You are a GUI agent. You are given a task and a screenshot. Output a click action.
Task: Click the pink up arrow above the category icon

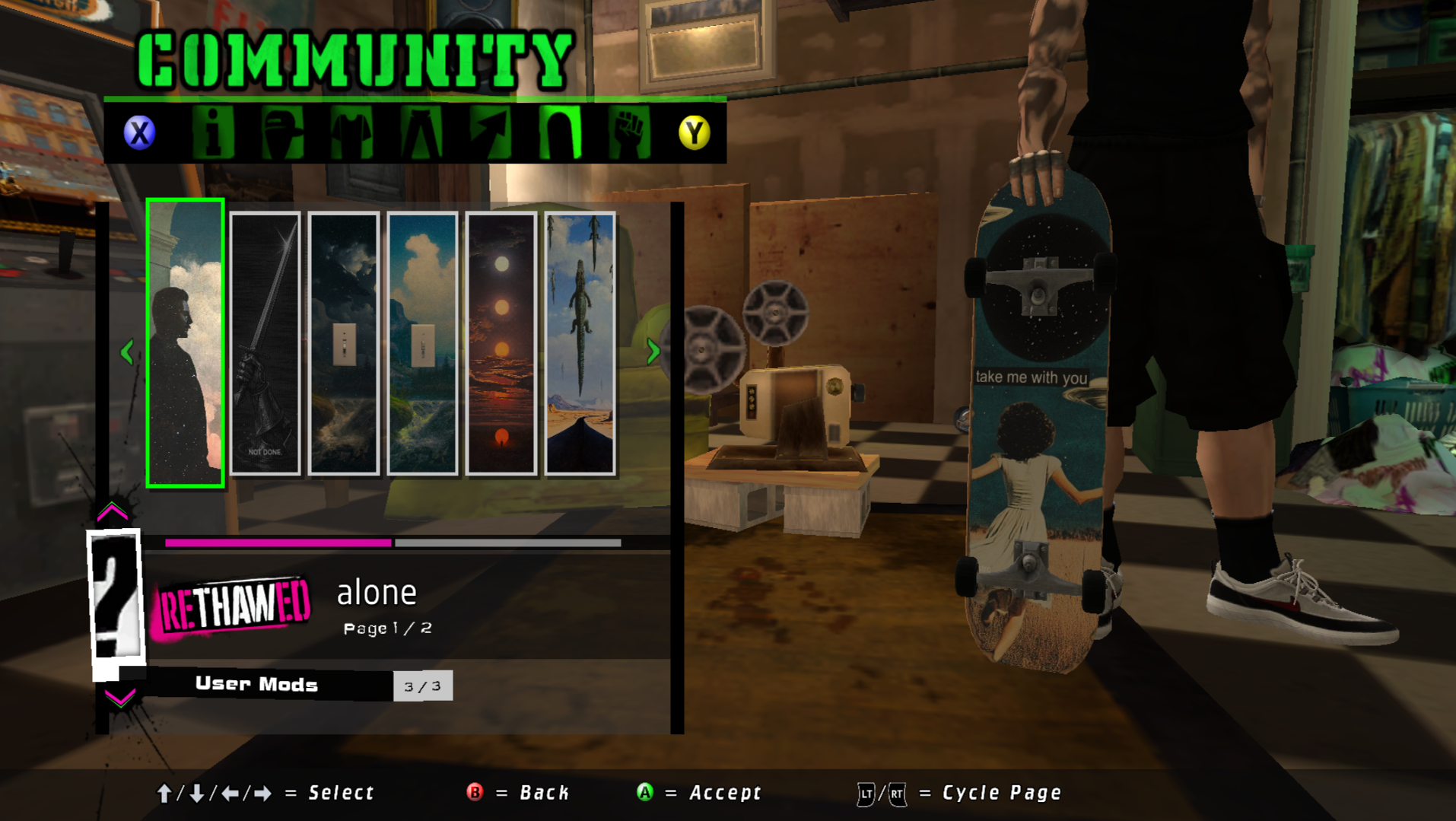coord(113,512)
